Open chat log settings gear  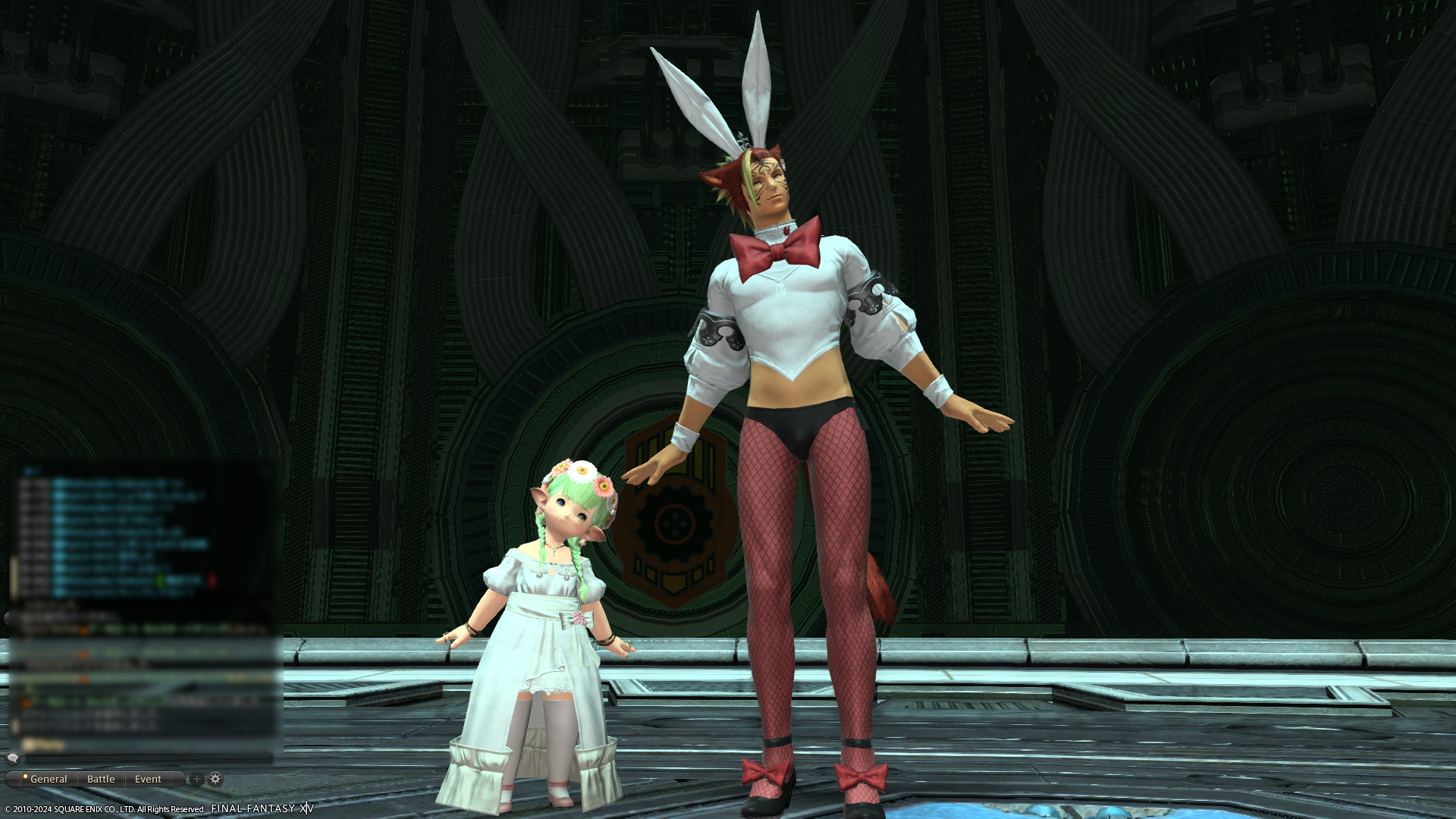[x=215, y=779]
